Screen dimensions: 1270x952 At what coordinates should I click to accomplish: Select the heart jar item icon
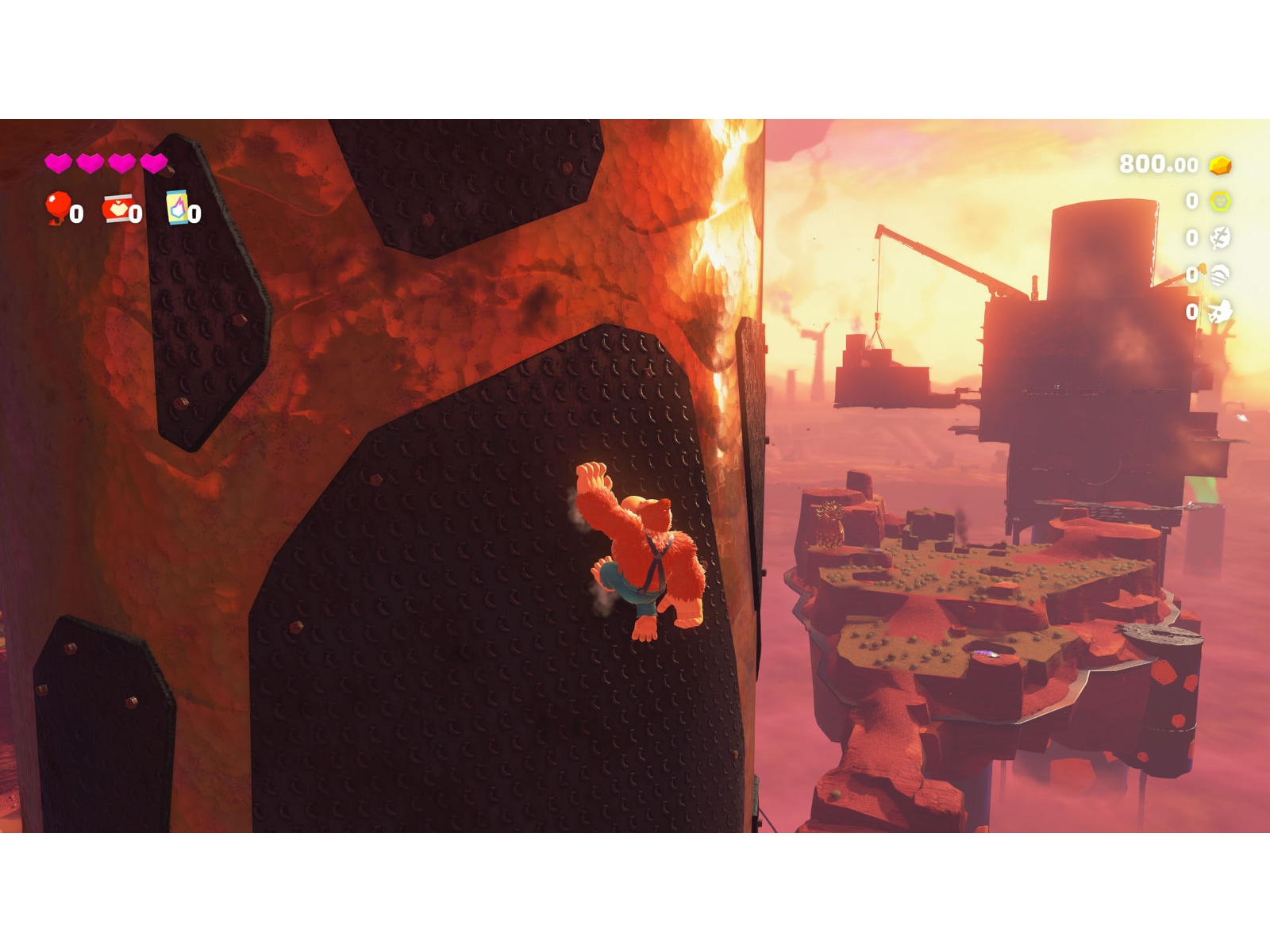click(117, 209)
